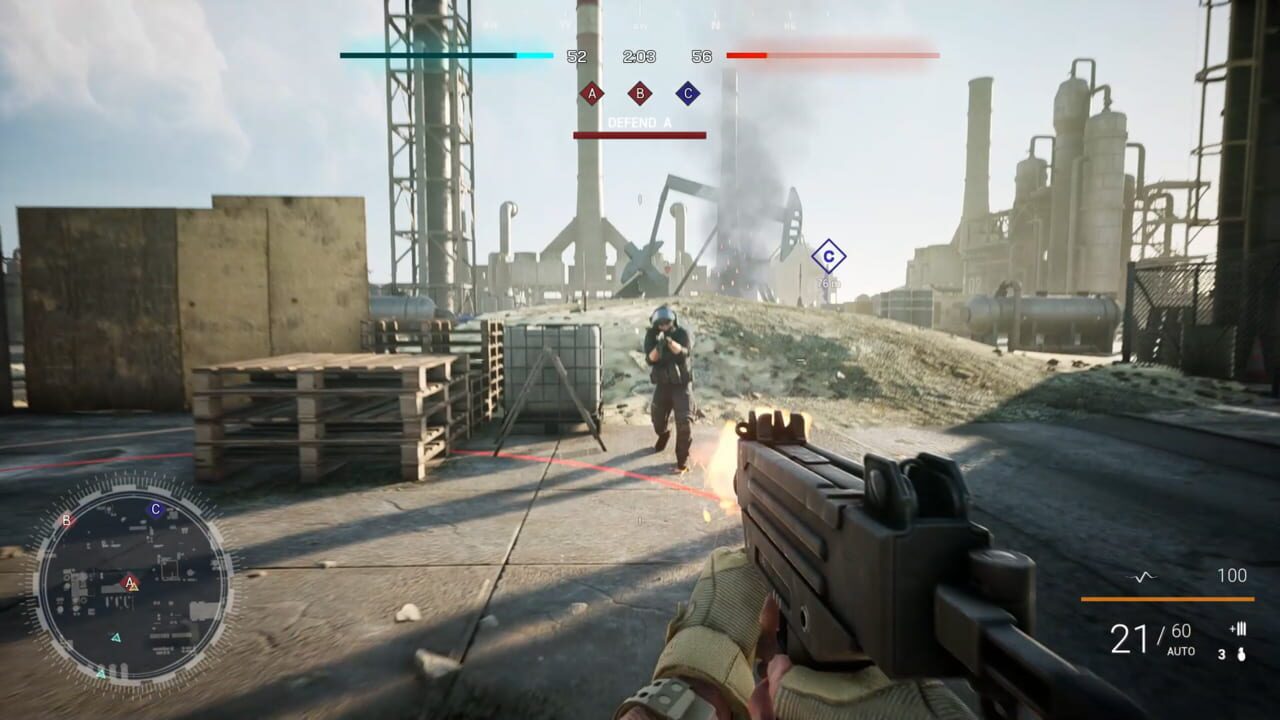Viewport: 1280px width, 720px height.
Task: Toggle the AUTO fire mode indicator
Action: coord(1181,650)
